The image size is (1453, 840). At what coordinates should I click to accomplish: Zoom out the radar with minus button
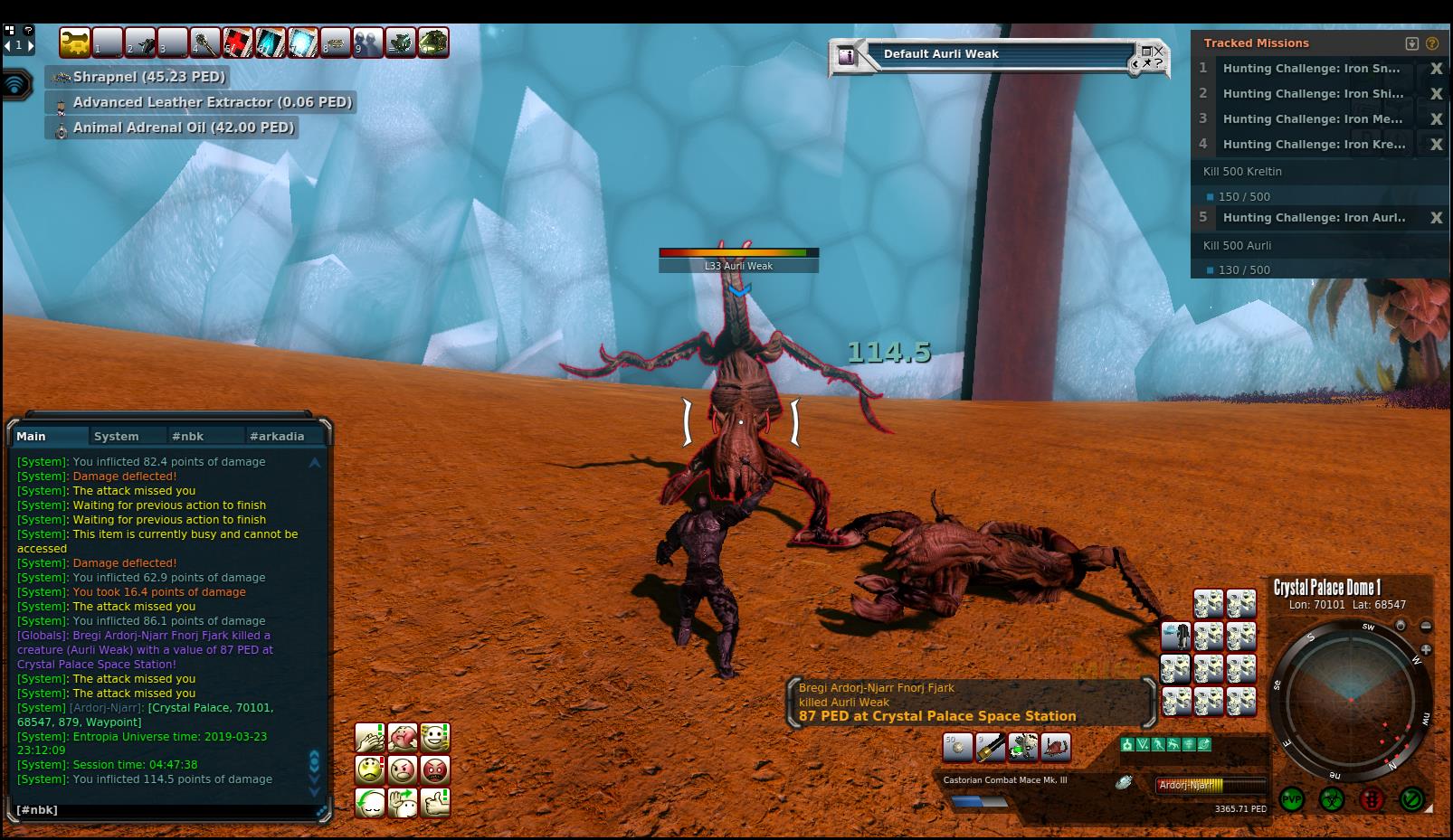(x=1426, y=626)
